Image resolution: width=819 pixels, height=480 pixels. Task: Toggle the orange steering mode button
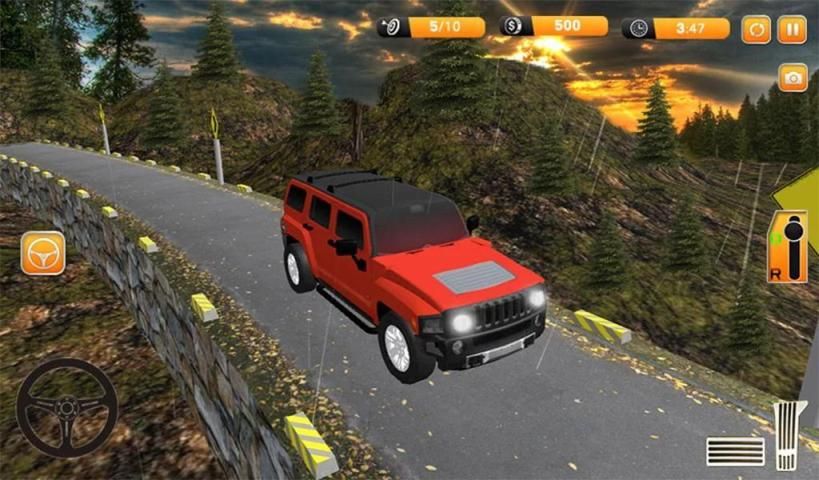(x=43, y=253)
